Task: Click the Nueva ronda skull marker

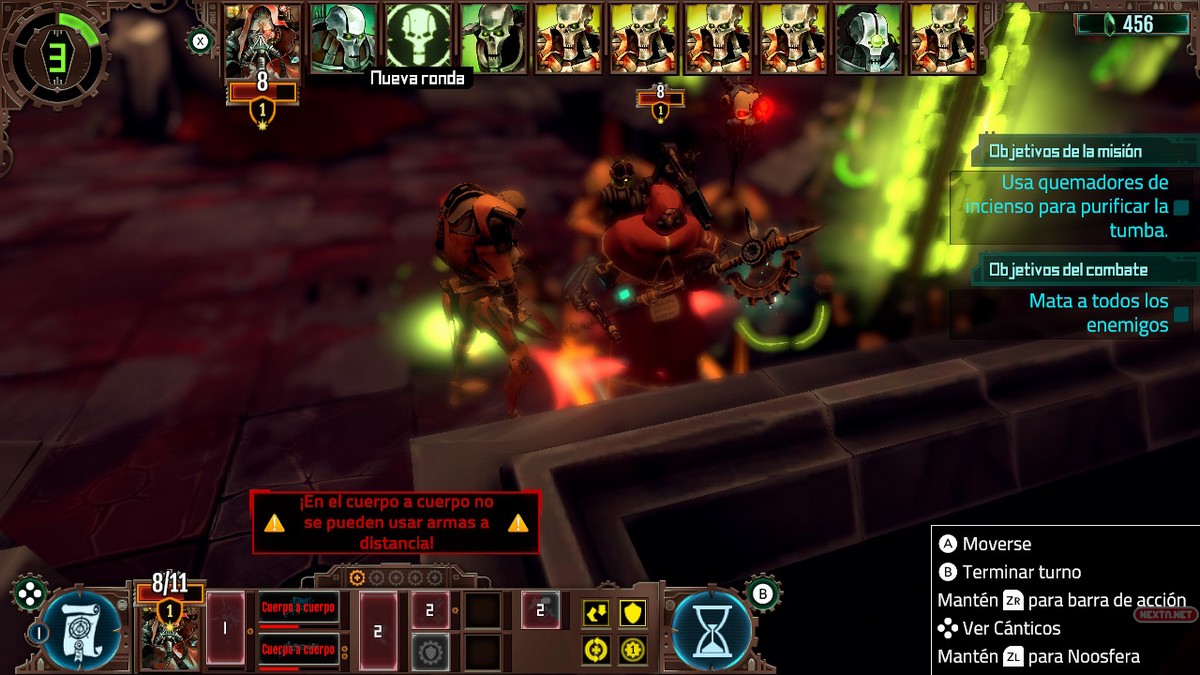Action: tap(419, 38)
